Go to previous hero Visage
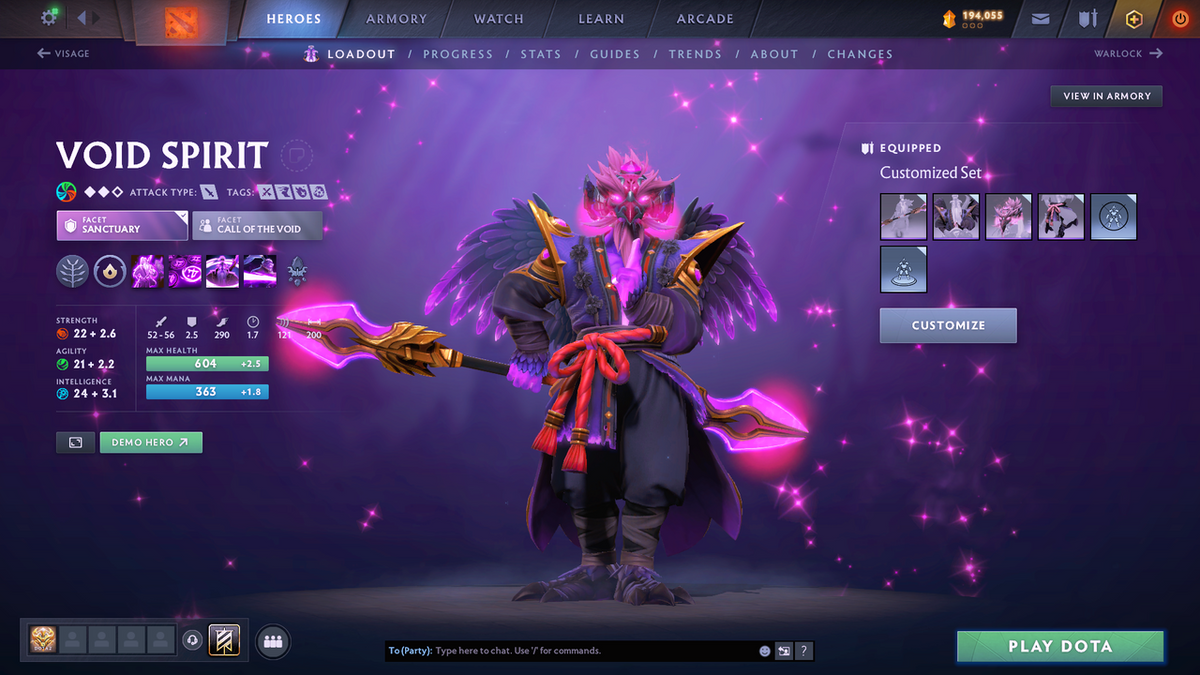This screenshot has height=675, width=1200. (63, 54)
